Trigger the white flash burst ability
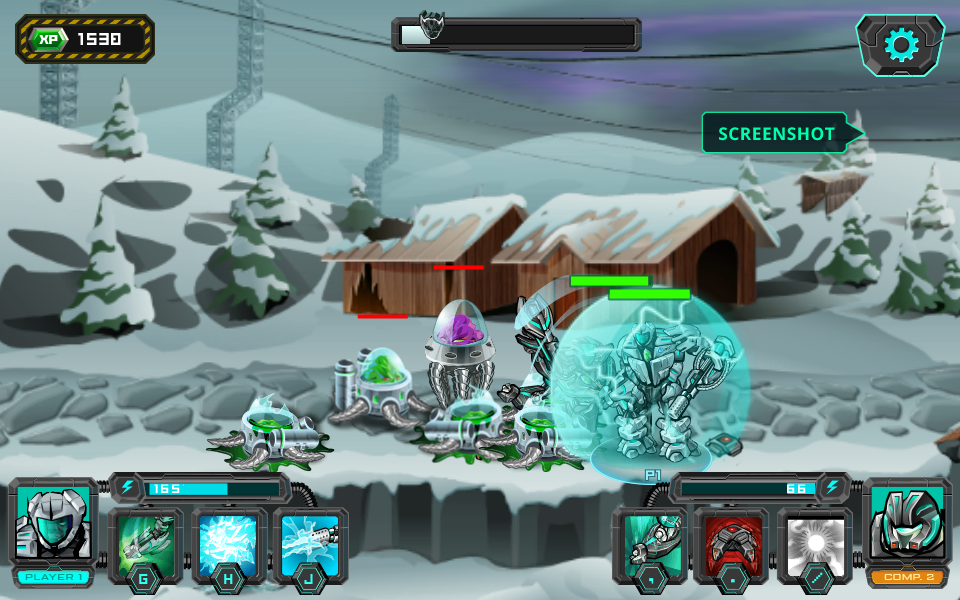Viewport: 960px width, 600px height. (x=814, y=545)
